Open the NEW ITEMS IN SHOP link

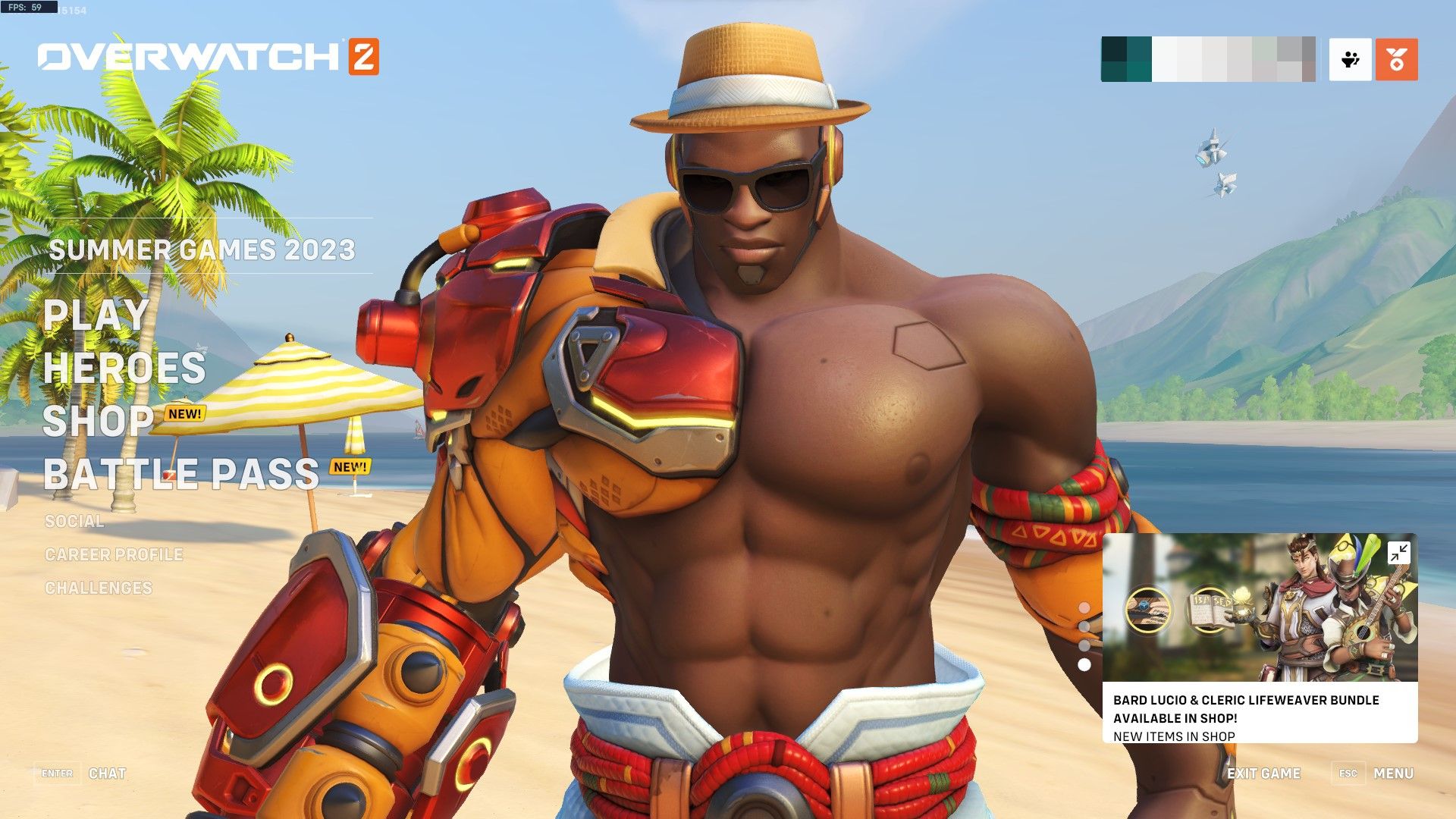tap(1174, 736)
